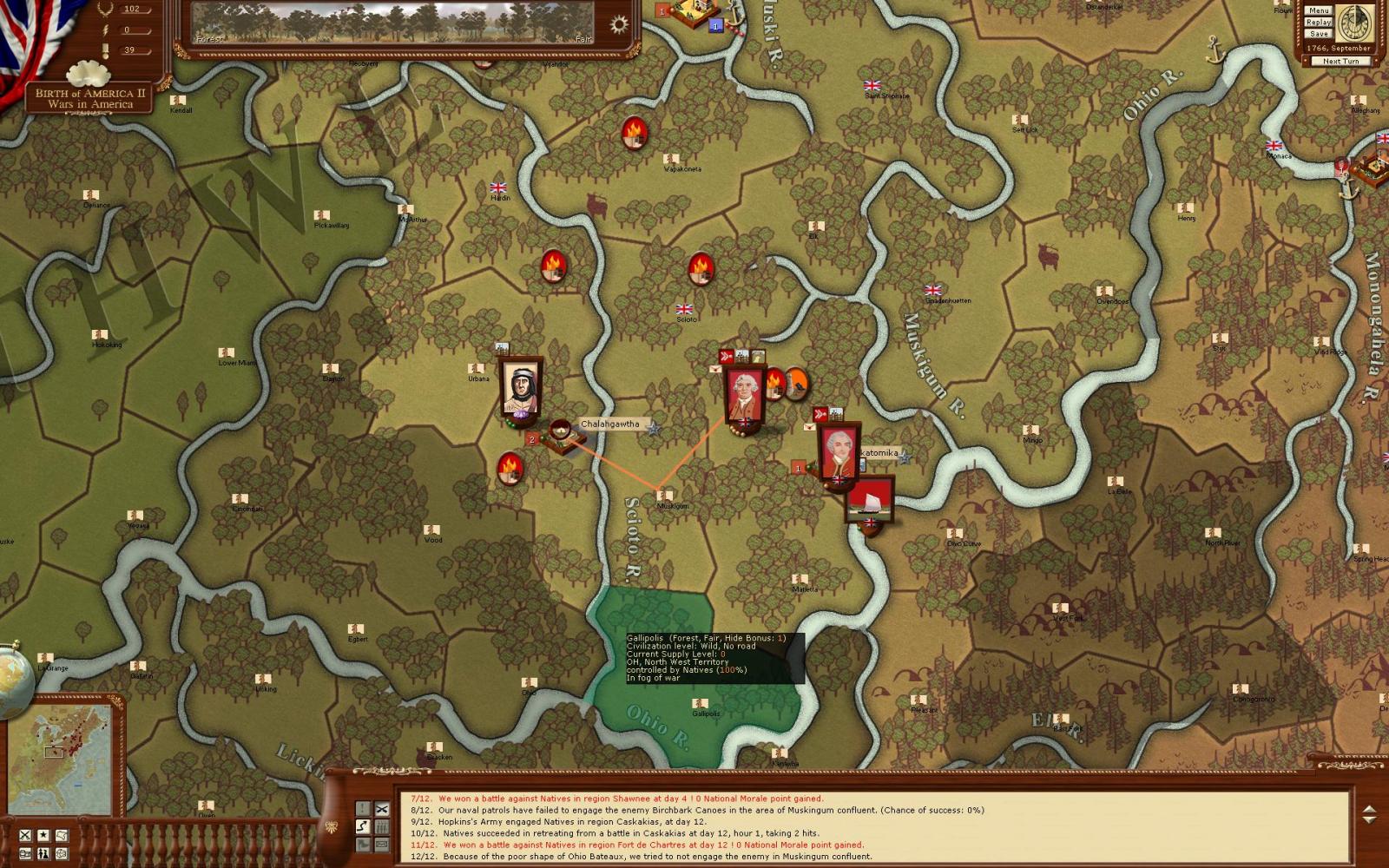
Task: Save the current game
Action: [x=1318, y=33]
